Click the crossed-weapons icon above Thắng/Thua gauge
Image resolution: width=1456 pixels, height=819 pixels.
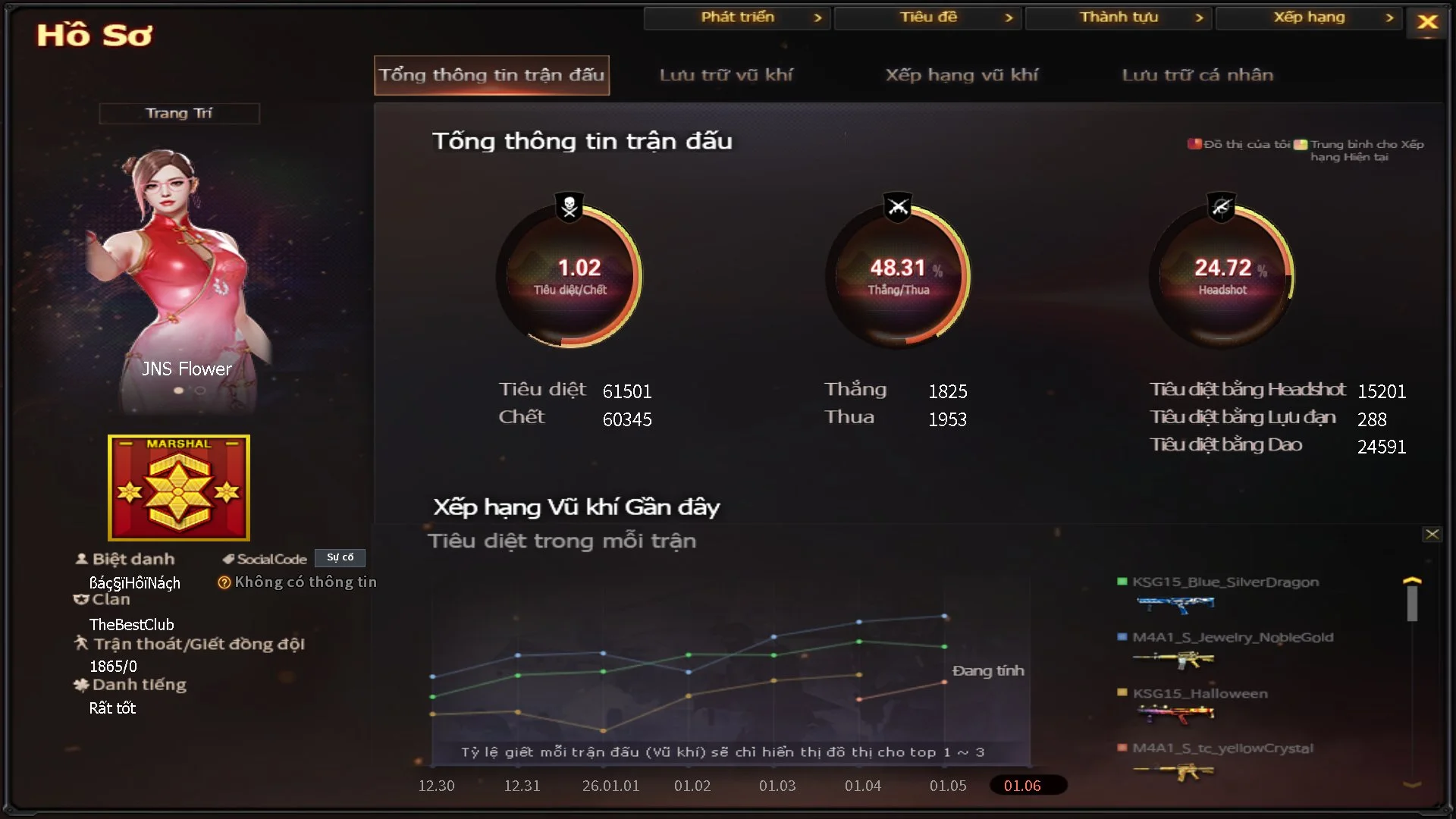click(x=898, y=205)
